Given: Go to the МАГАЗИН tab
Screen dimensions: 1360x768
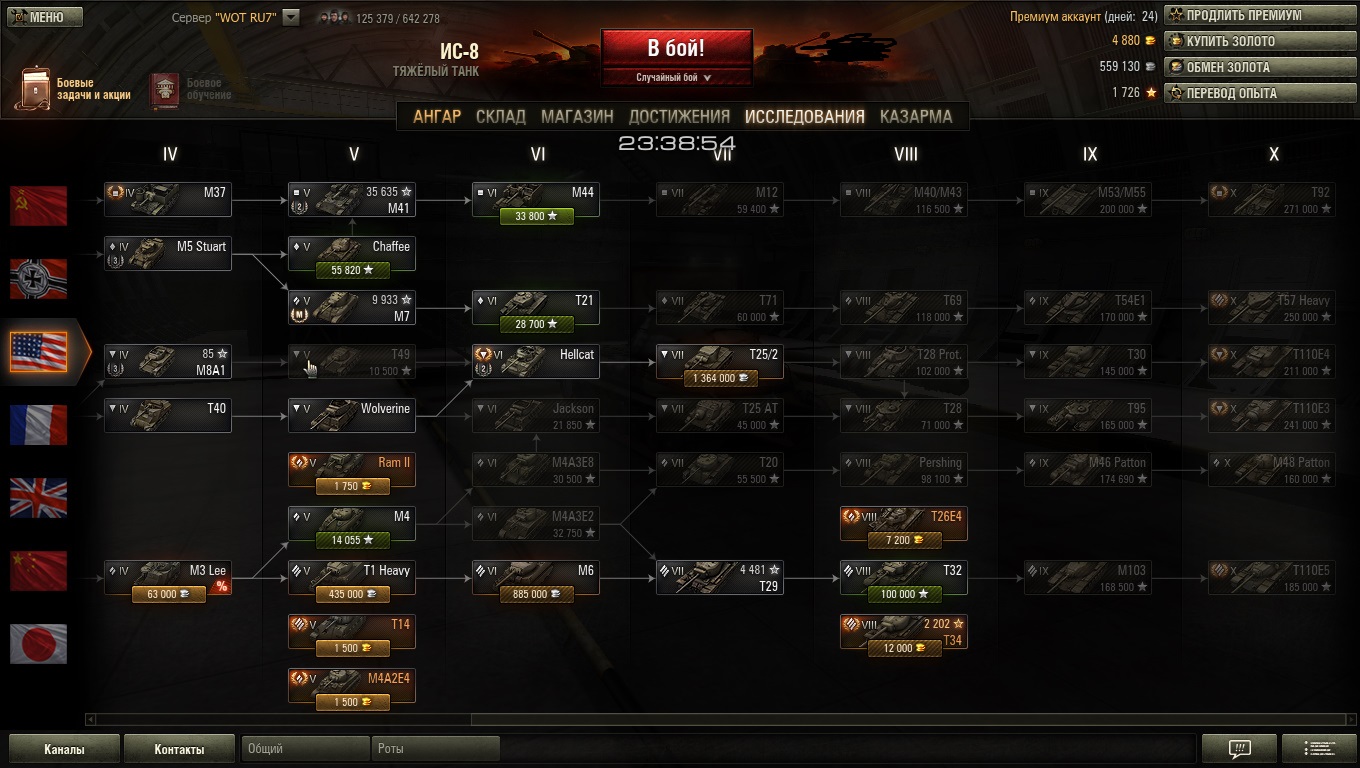Looking at the screenshot, I should coord(577,116).
